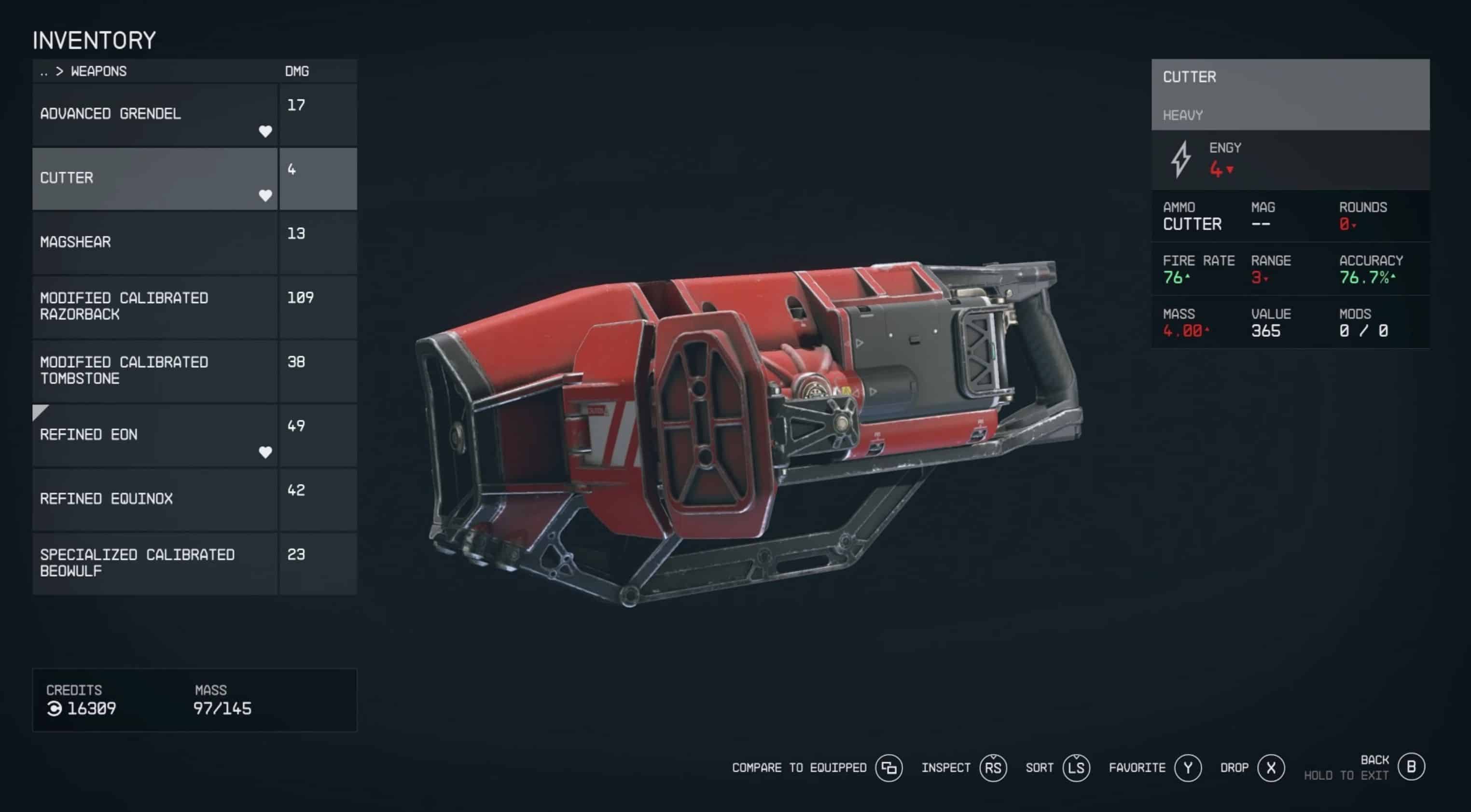This screenshot has height=812, width=1471.
Task: Pick the Modified Calibrated Razorback
Action: (154, 307)
